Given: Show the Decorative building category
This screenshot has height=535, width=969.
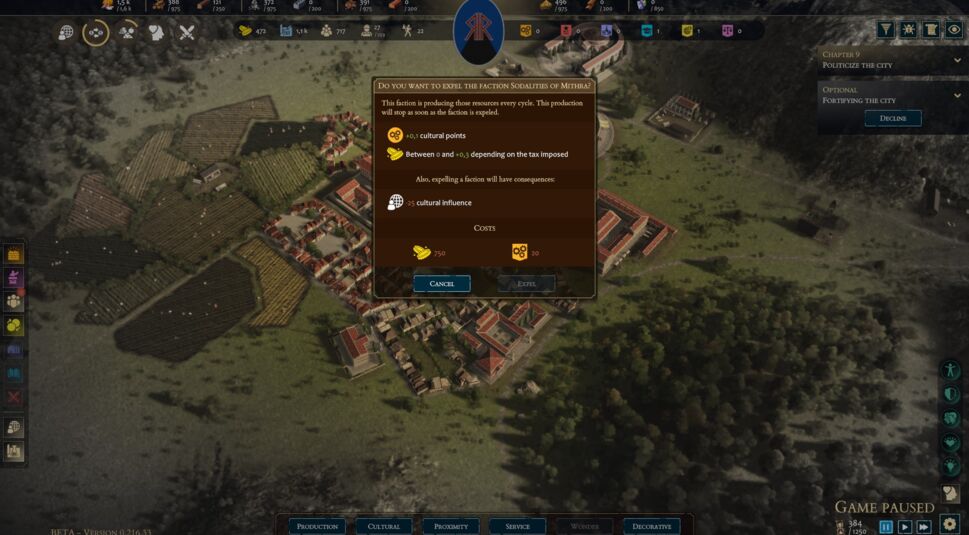Looking at the screenshot, I should [651, 526].
